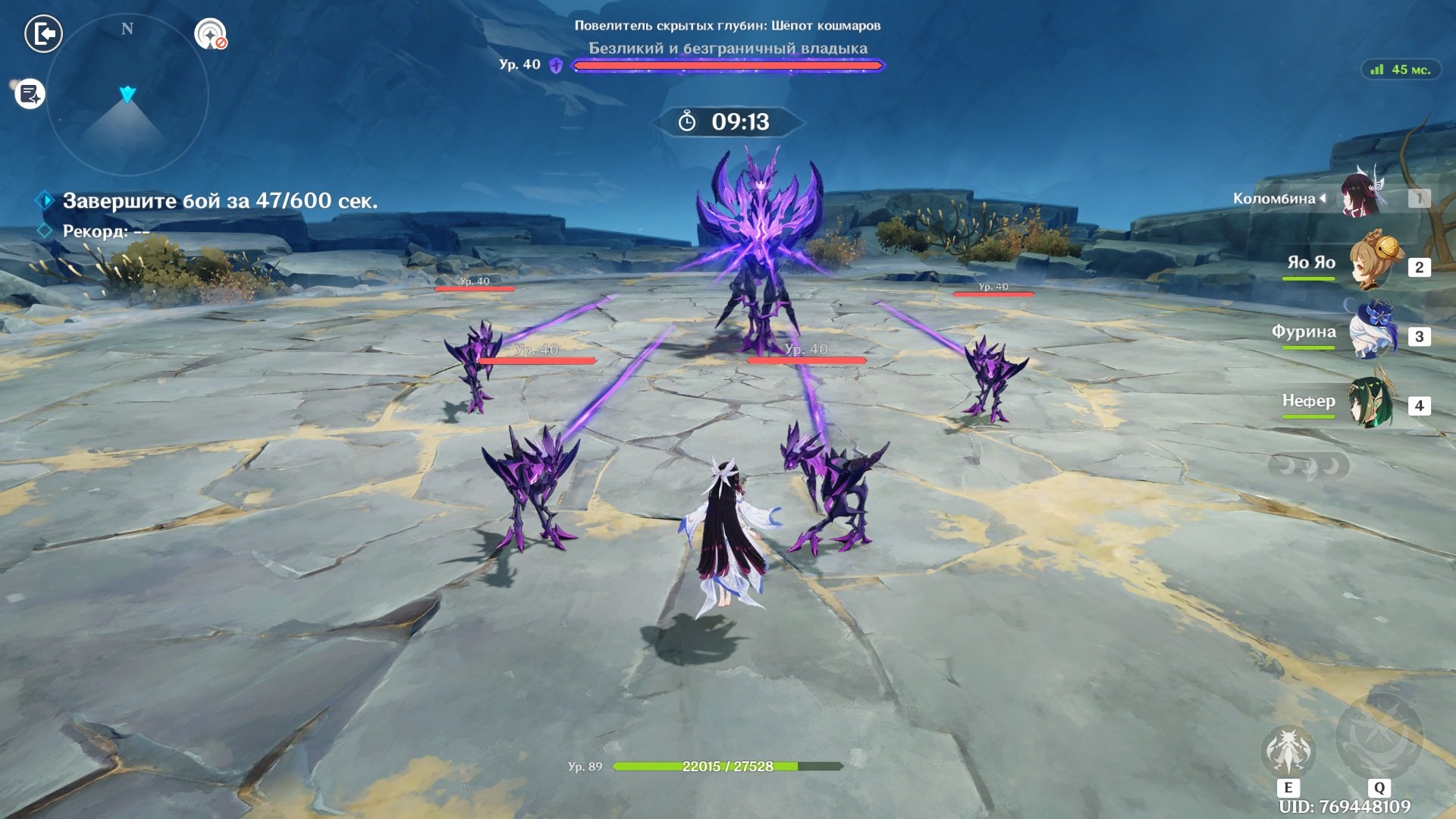
Task: Click the exit domain button
Action: (43, 34)
